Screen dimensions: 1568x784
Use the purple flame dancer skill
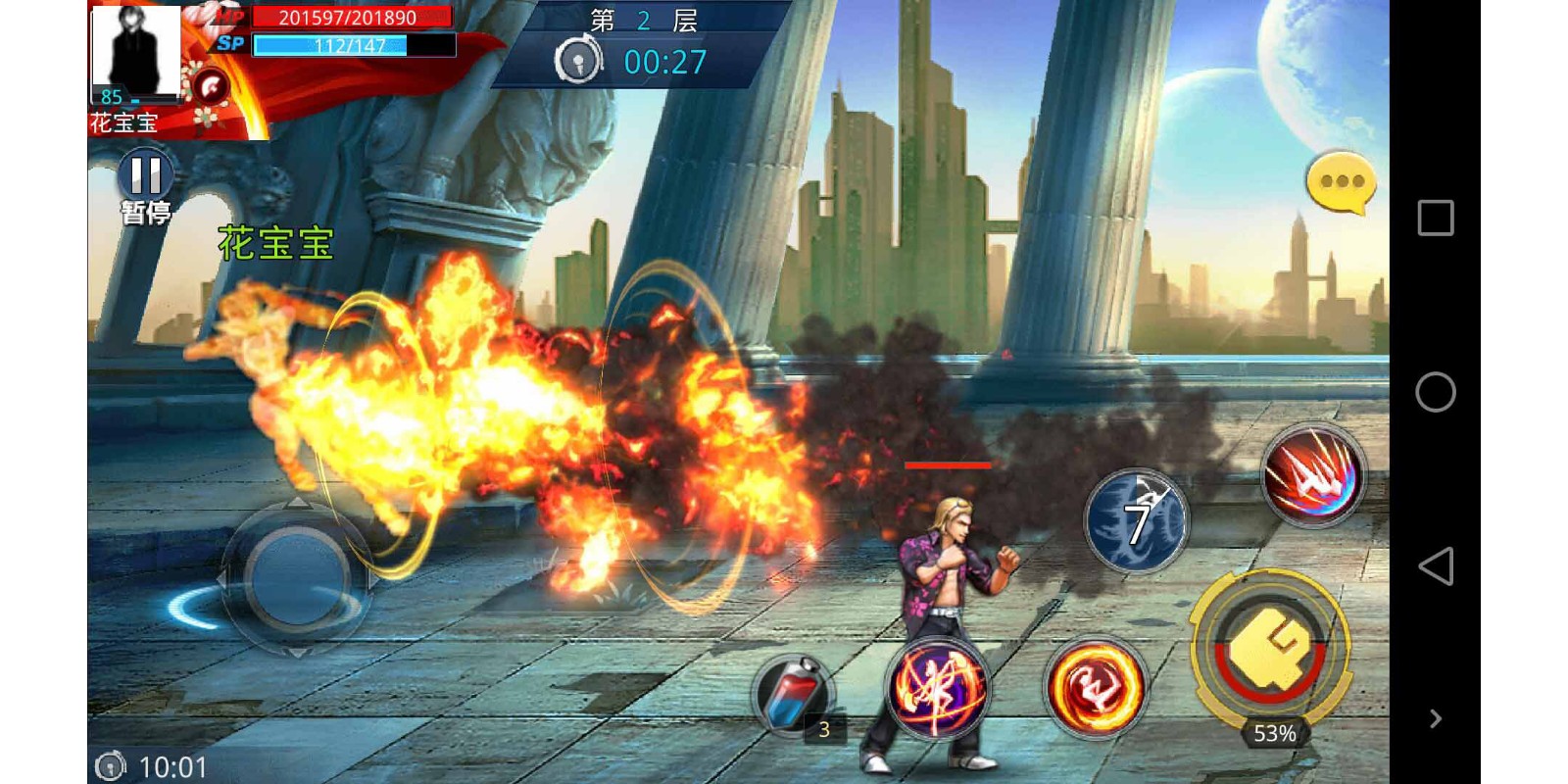pos(937,688)
